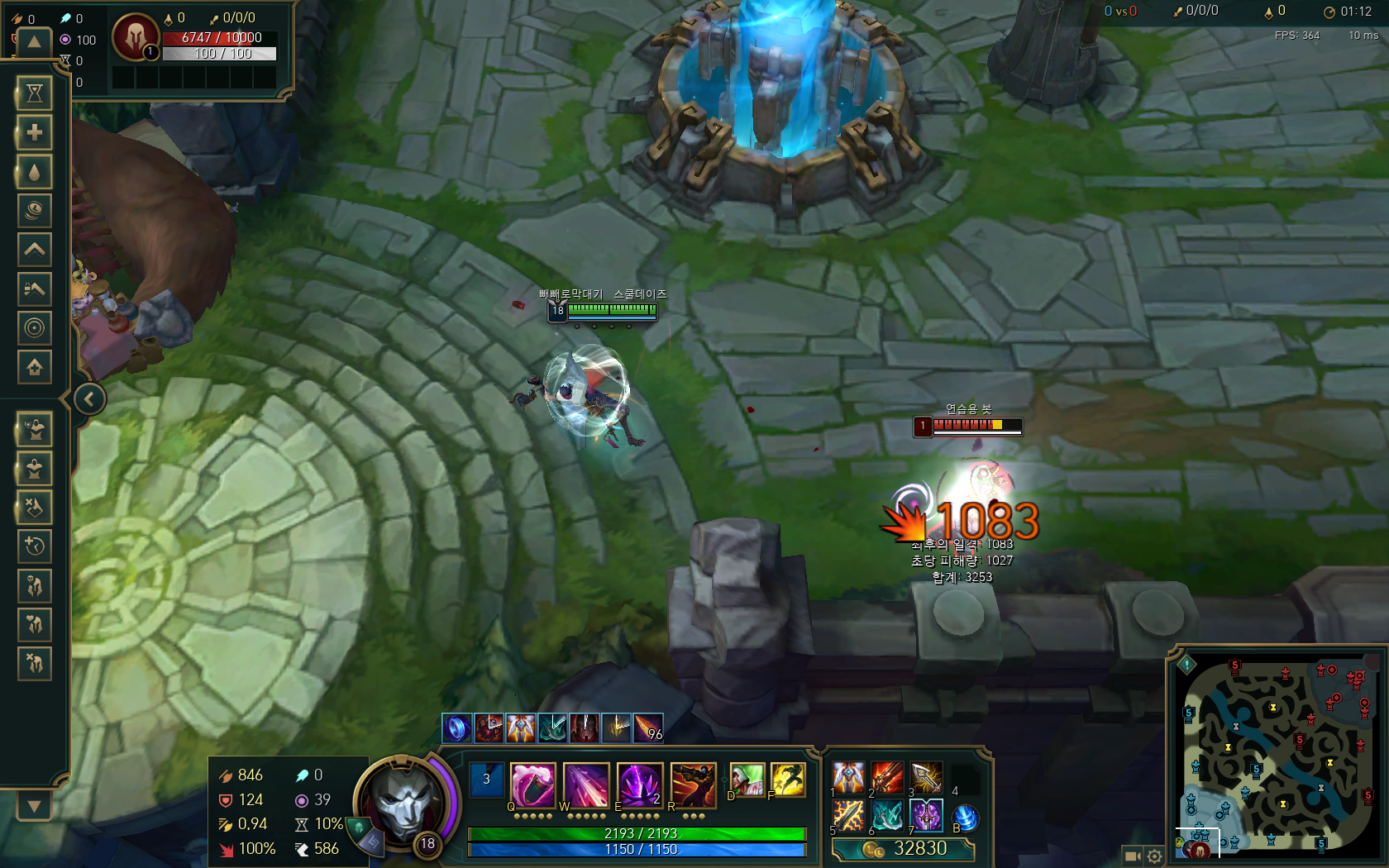Level up using the chevron cheat icon

click(34, 249)
